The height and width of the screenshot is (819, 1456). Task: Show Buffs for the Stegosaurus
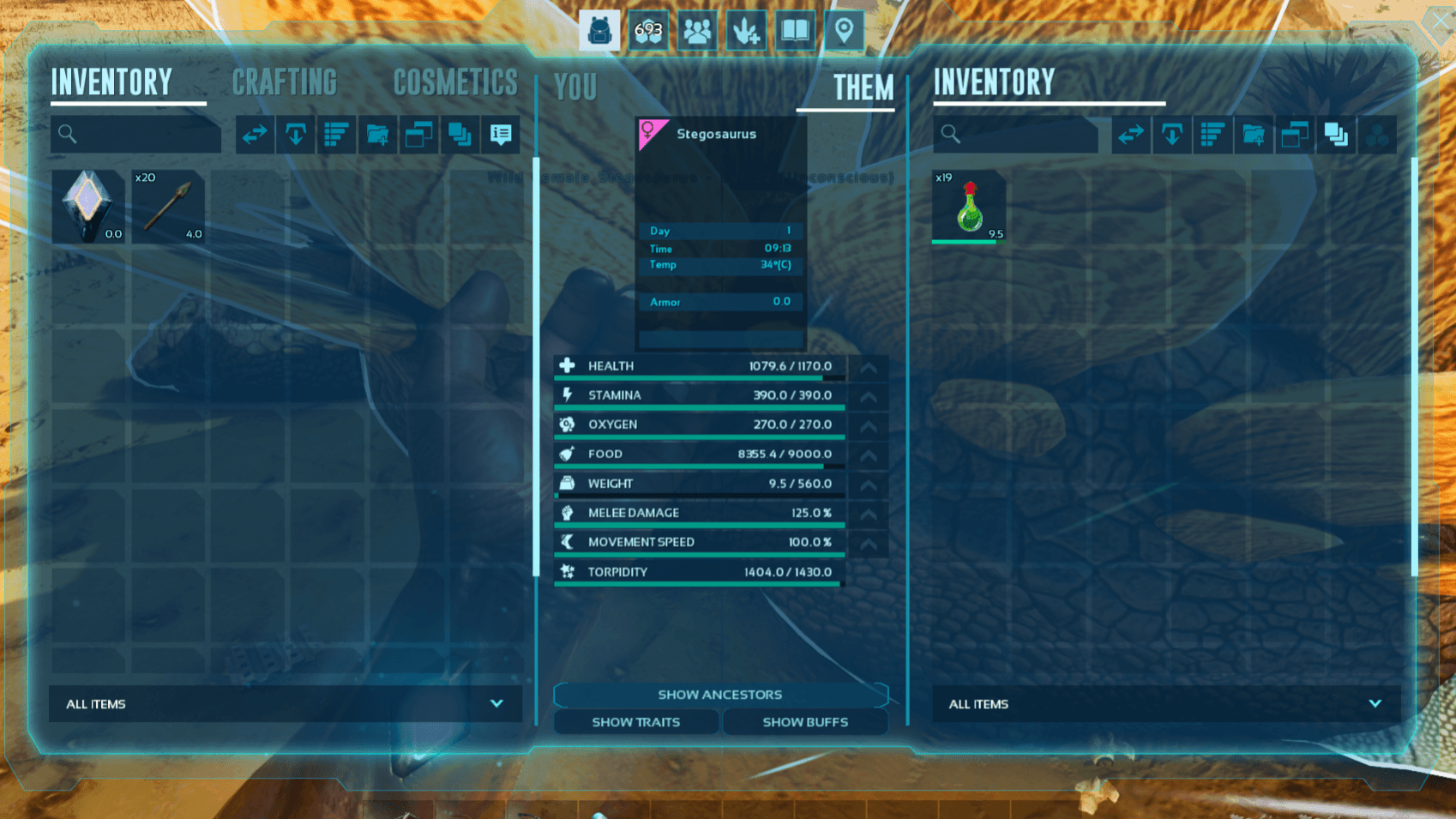coord(805,722)
